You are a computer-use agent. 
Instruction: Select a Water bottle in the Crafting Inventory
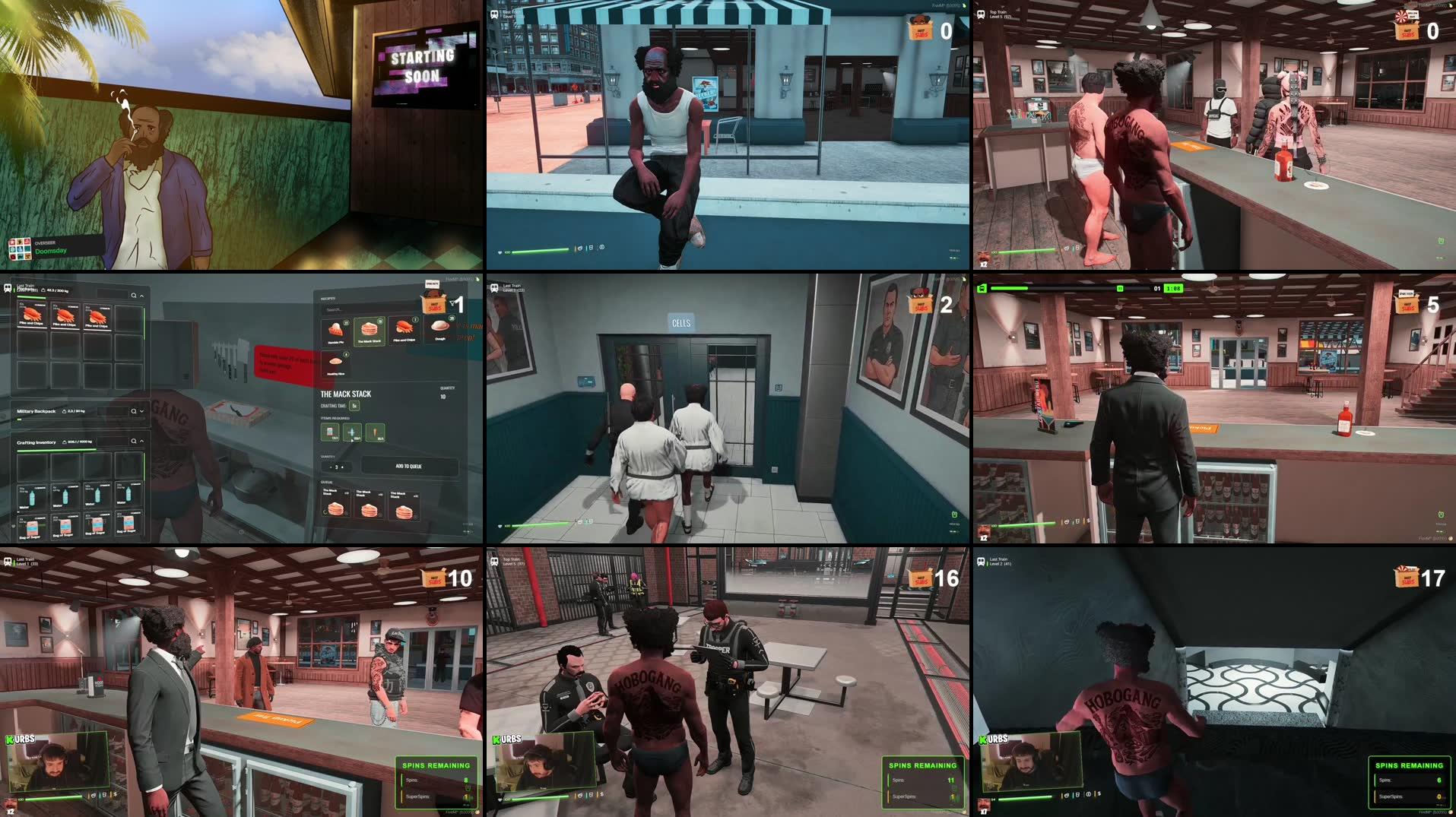tap(32, 496)
